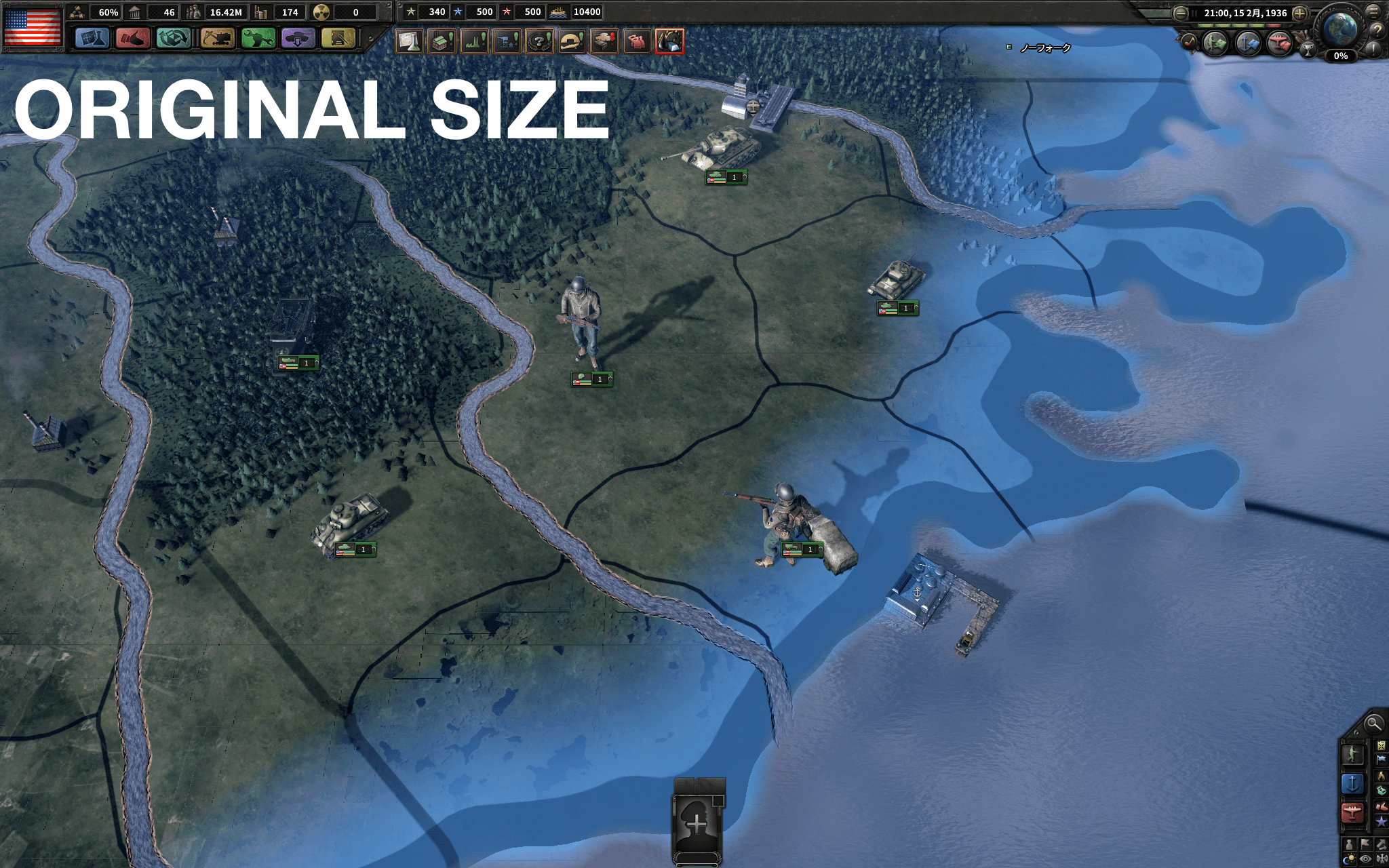This screenshot has width=1389, height=868.
Task: Open the Construction tab with the crane icon
Action: coord(217,38)
